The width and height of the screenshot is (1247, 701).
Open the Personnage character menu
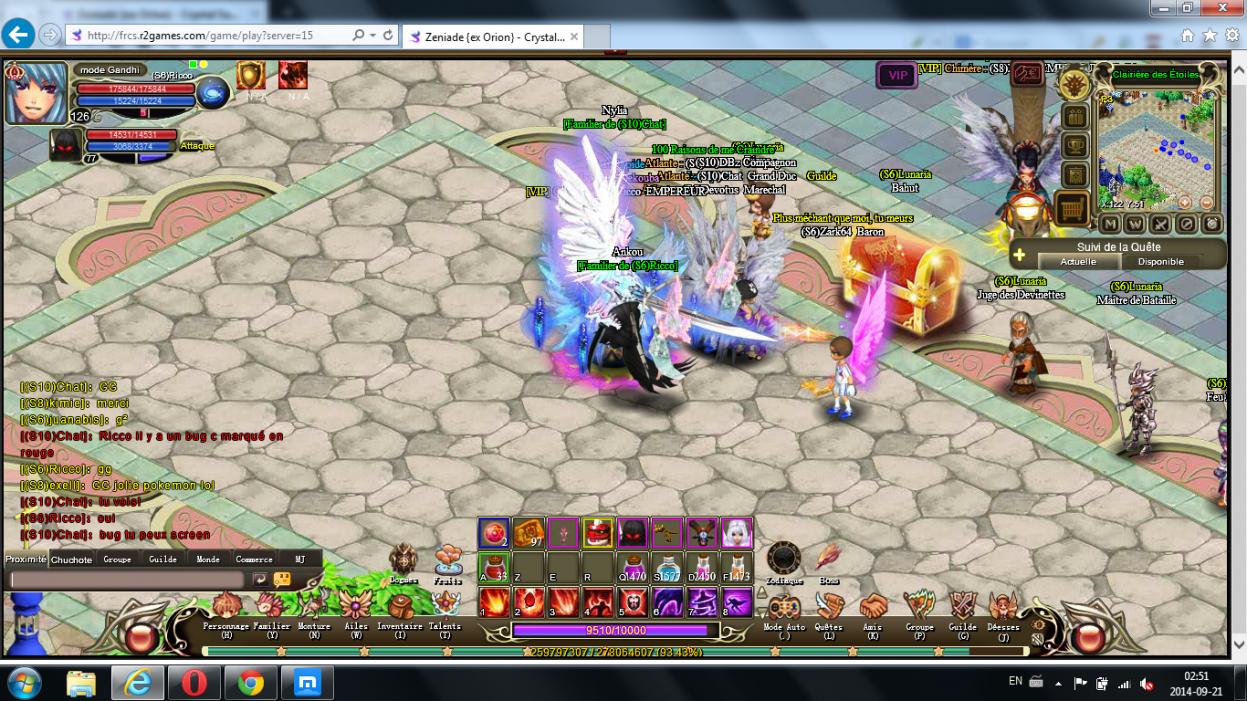pyautogui.click(x=226, y=608)
